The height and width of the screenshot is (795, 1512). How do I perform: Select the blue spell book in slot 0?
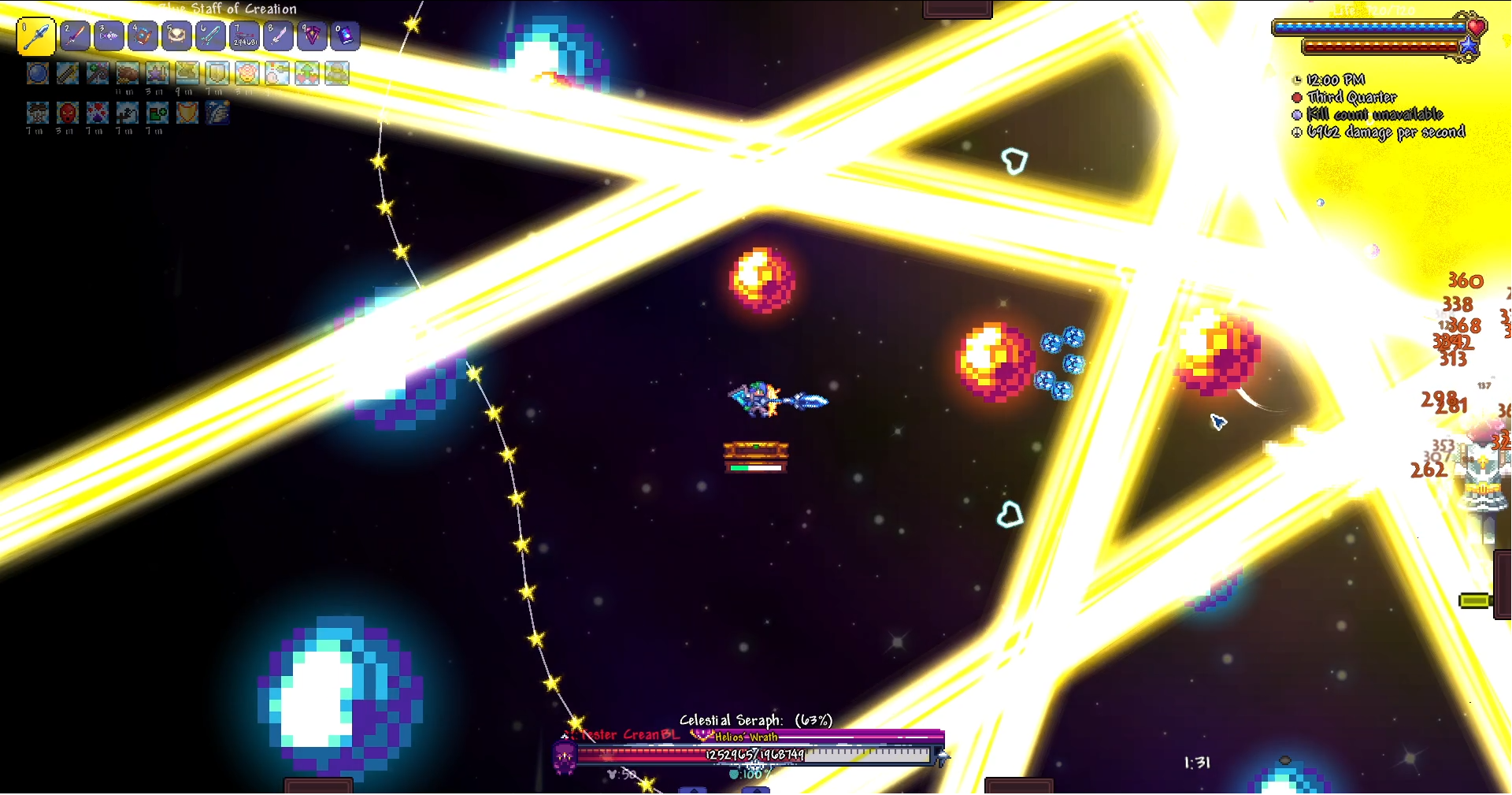coord(346,35)
